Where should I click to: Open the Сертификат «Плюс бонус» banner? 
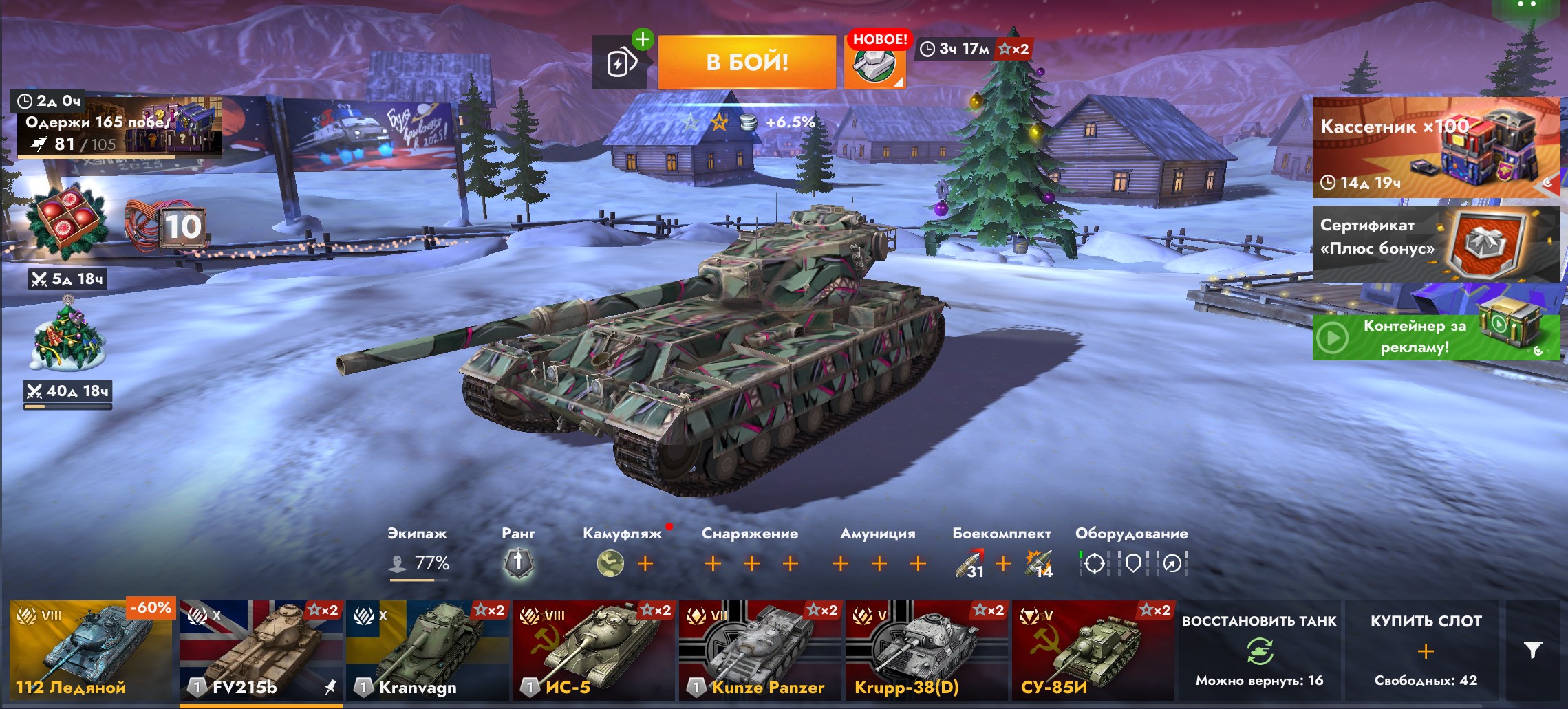click(1435, 243)
